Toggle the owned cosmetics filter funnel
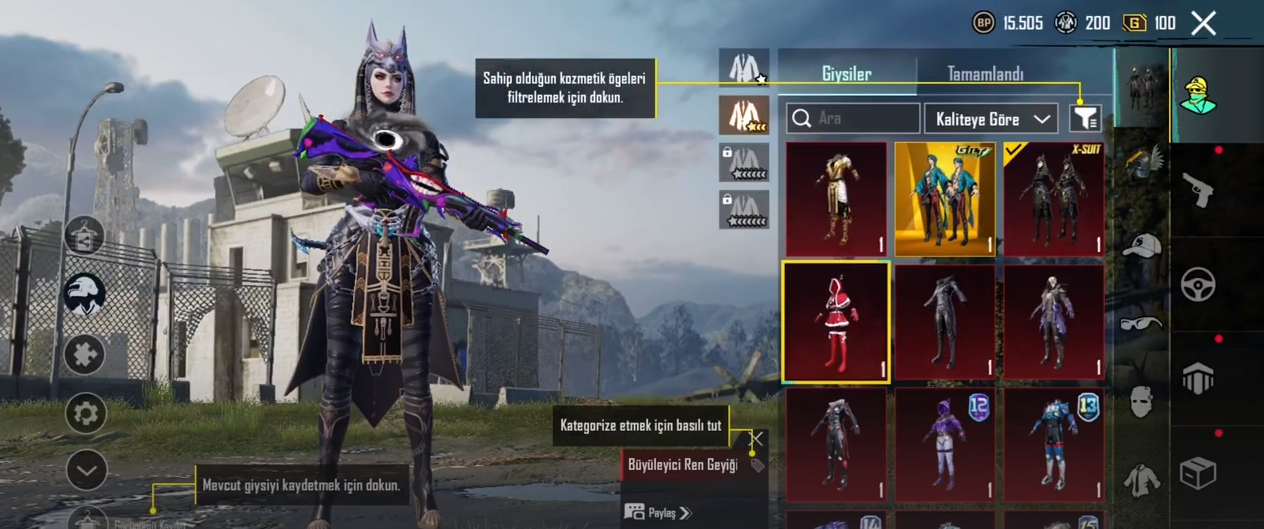 [x=1085, y=119]
